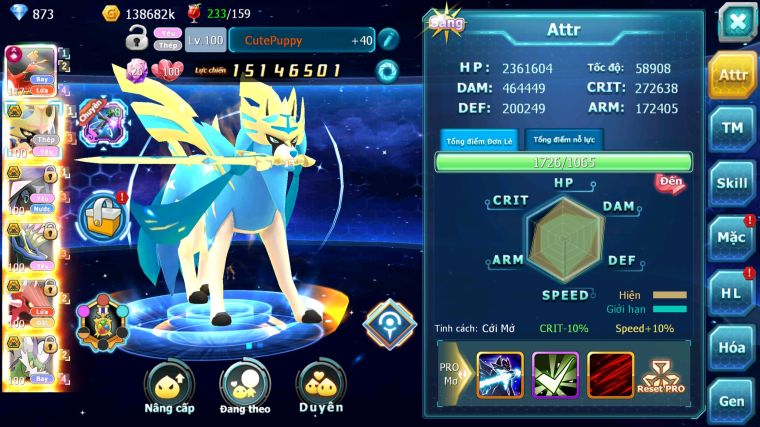
Task: Open the Mặc tab
Action: 733,238
